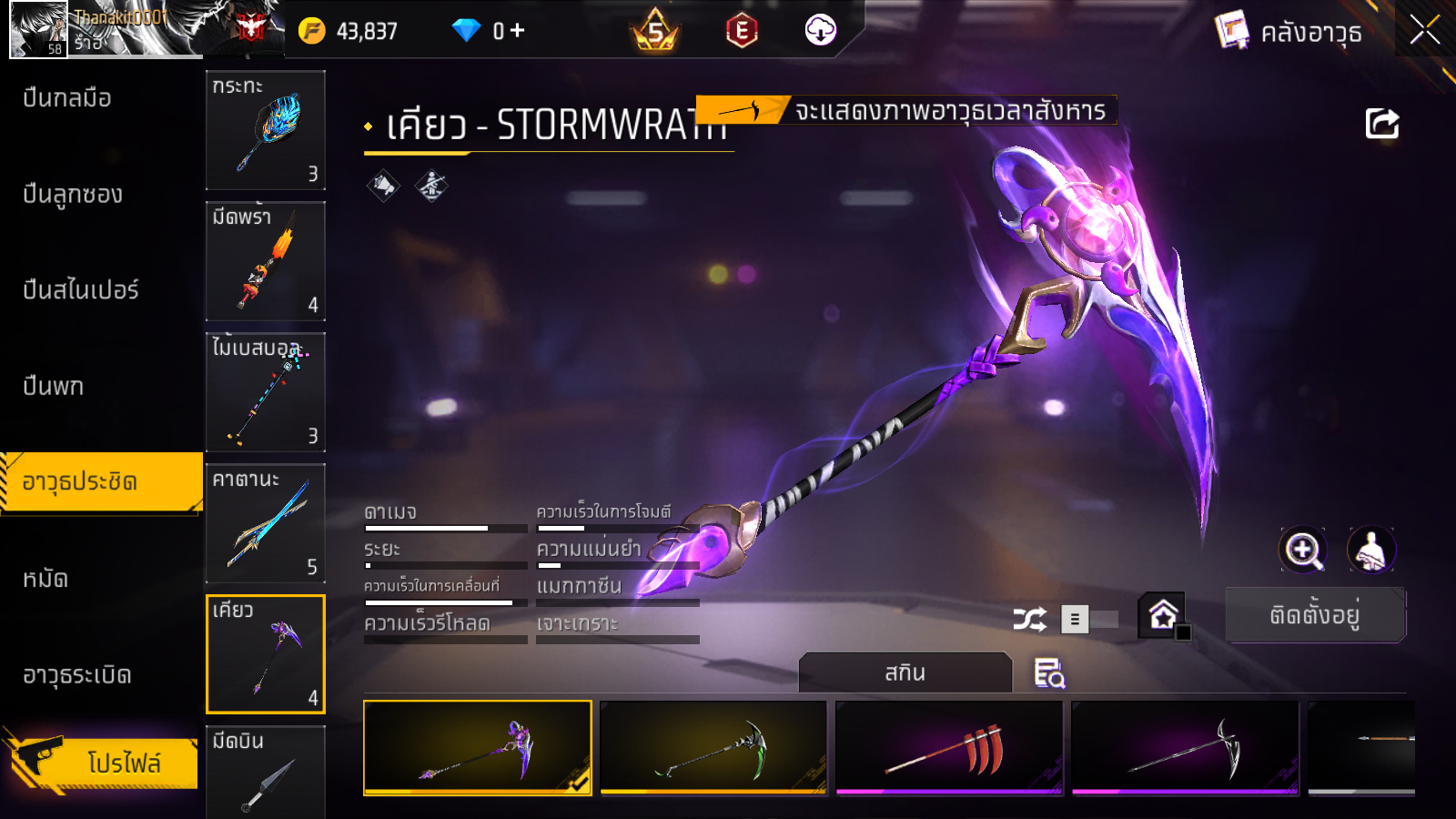This screenshot has height=819, width=1456.
Task: Select the หมัด fist category
Action: pos(45,579)
